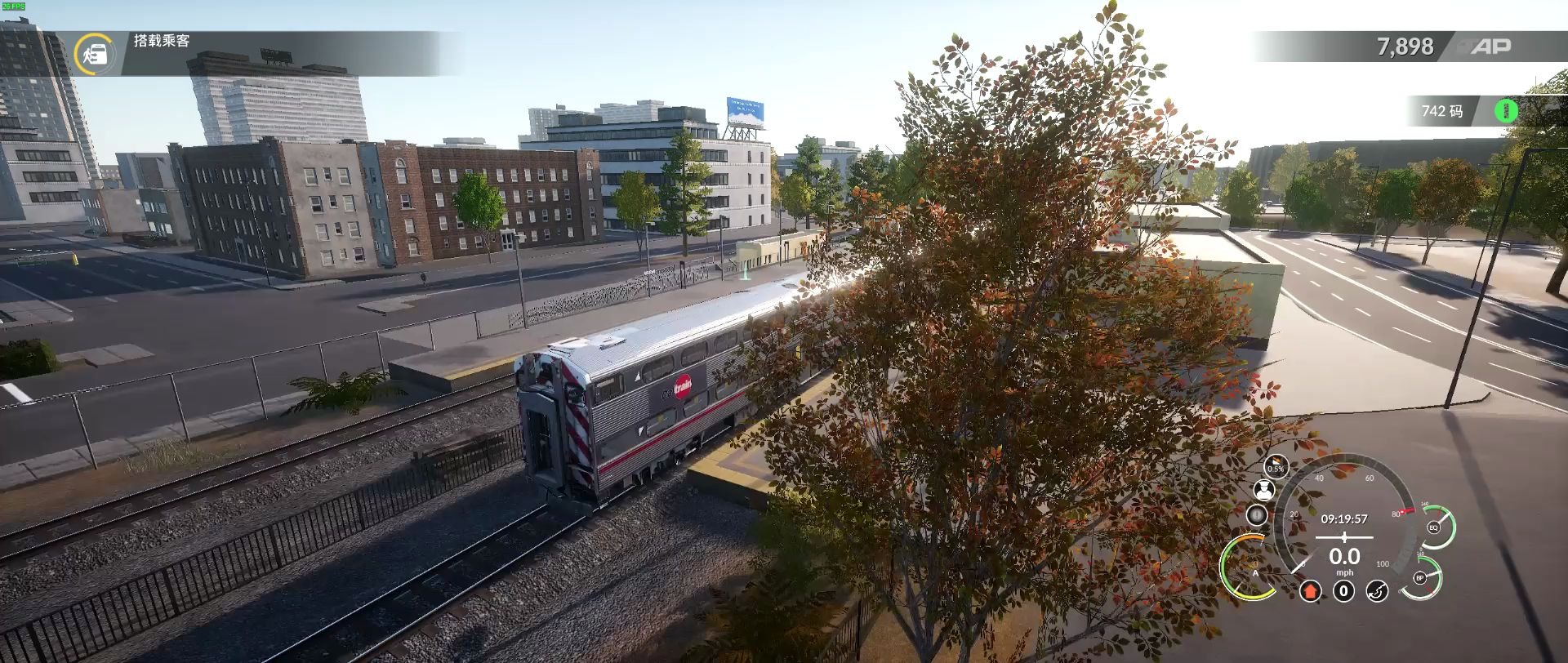Click the green next stop marker

point(1507,109)
